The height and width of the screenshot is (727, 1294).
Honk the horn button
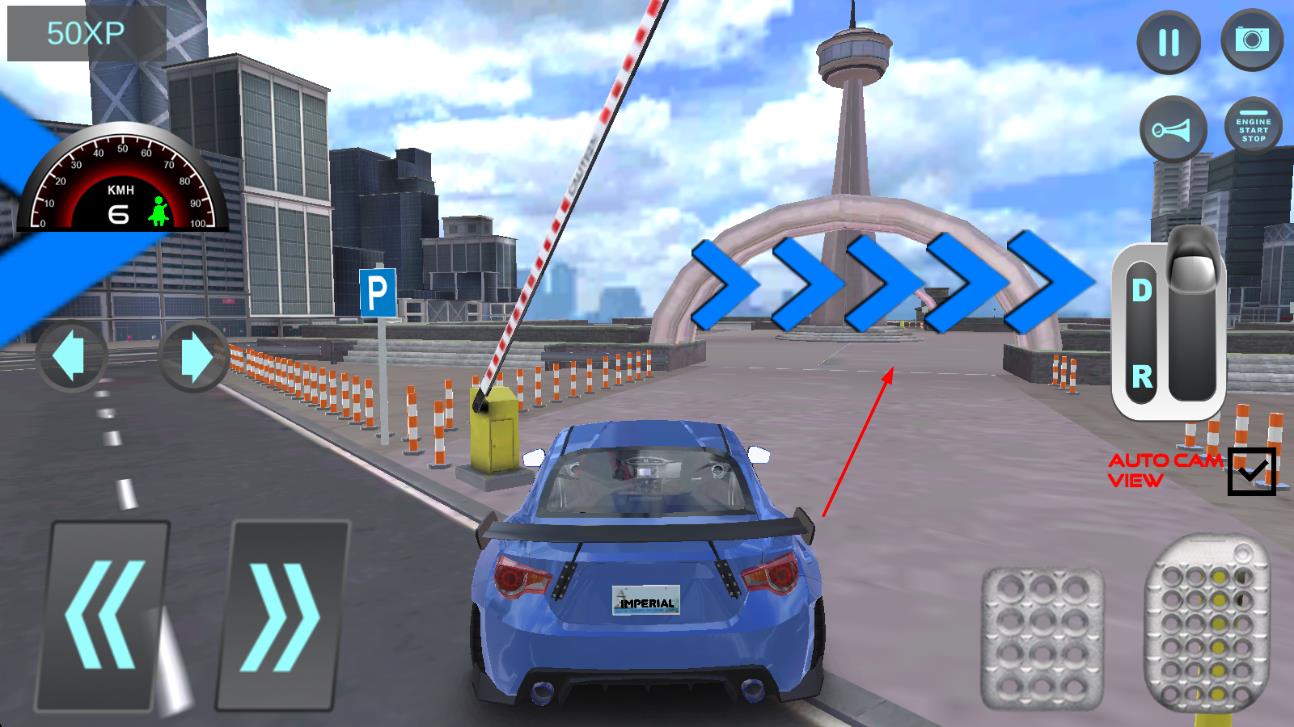tap(1173, 130)
